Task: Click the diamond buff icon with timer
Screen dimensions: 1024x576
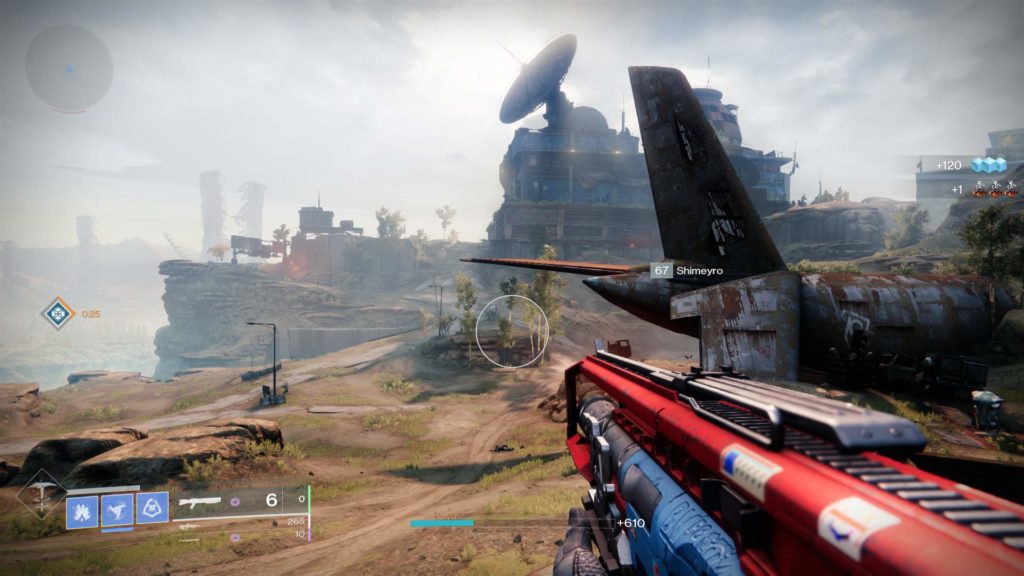Action: (58, 313)
